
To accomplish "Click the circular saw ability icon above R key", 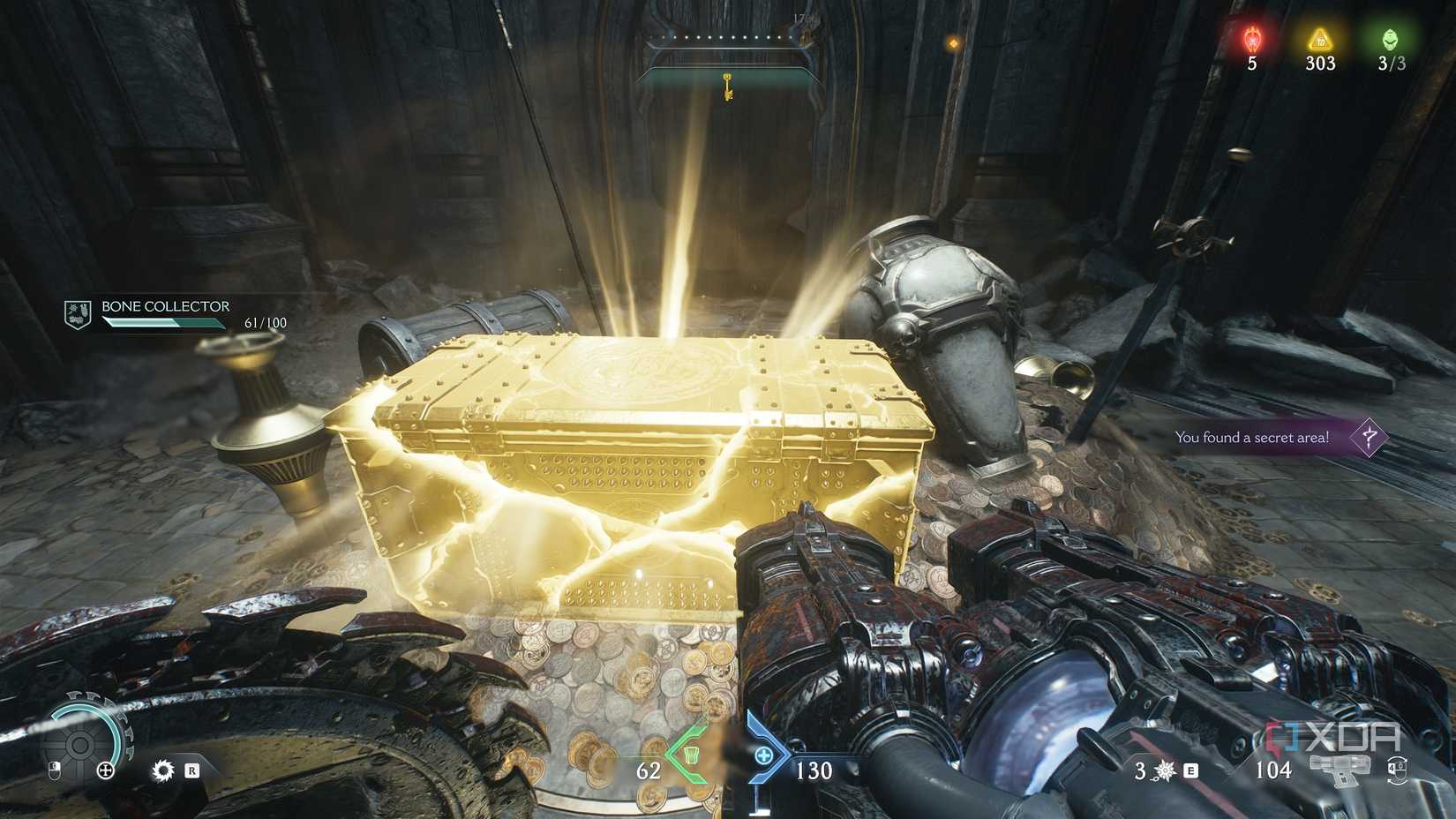I will [163, 770].
